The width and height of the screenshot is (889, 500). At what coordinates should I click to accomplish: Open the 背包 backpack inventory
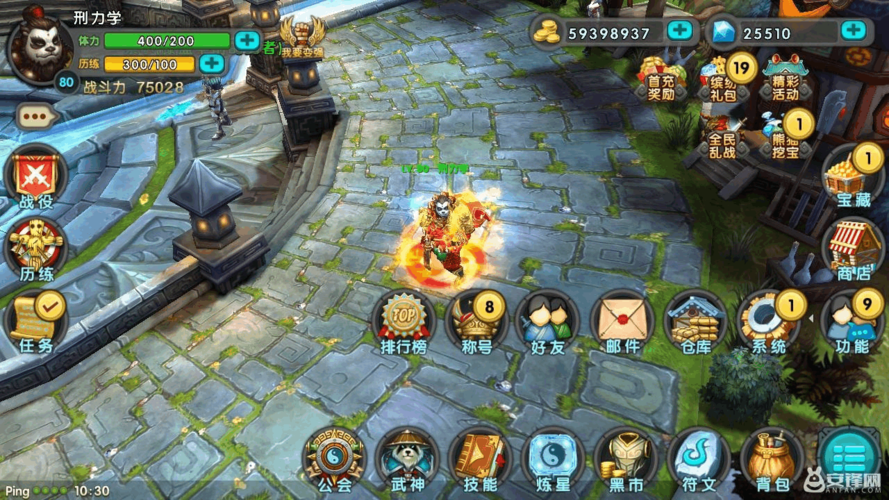pos(771,458)
